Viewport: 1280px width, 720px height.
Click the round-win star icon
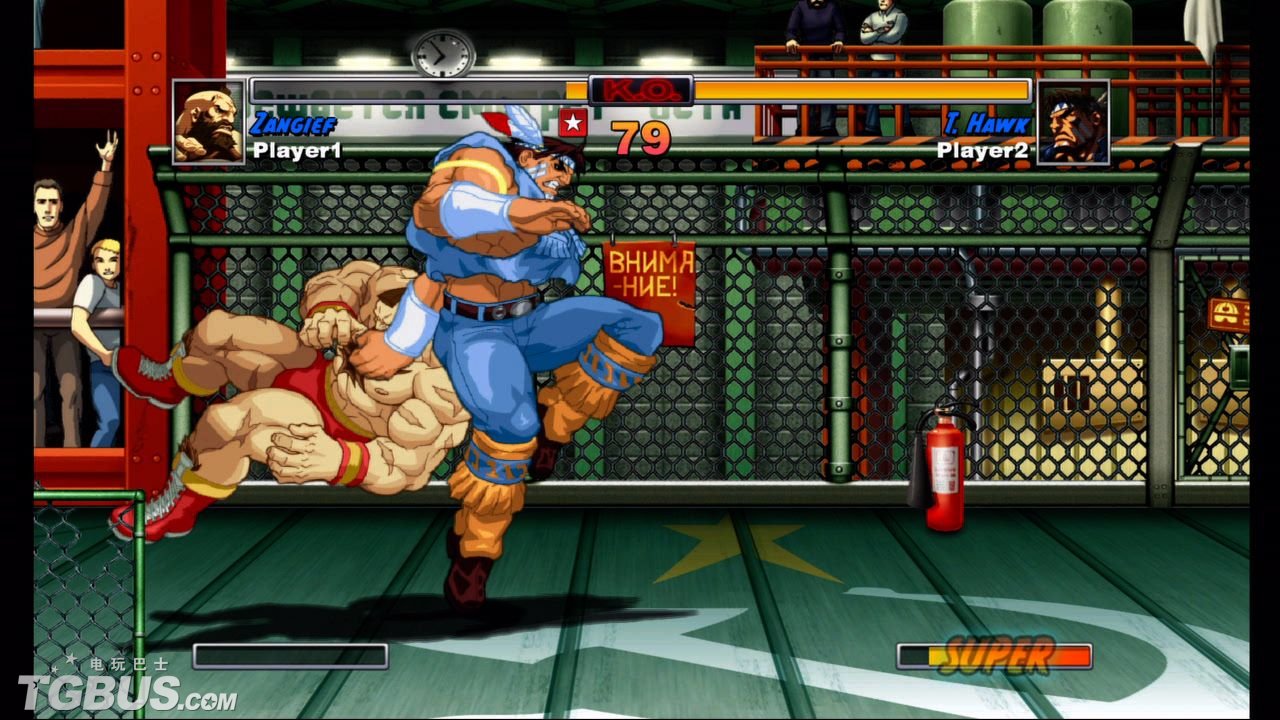click(x=573, y=123)
